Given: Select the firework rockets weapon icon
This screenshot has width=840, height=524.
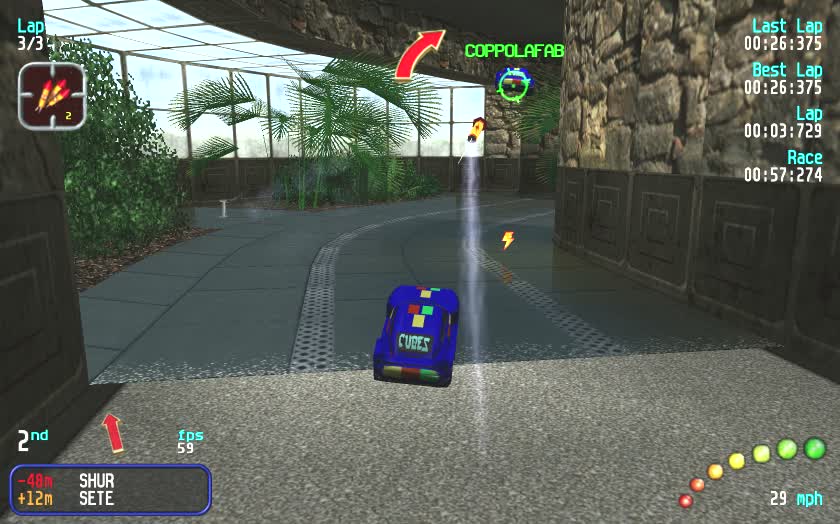Looking at the screenshot, I should (x=51, y=96).
